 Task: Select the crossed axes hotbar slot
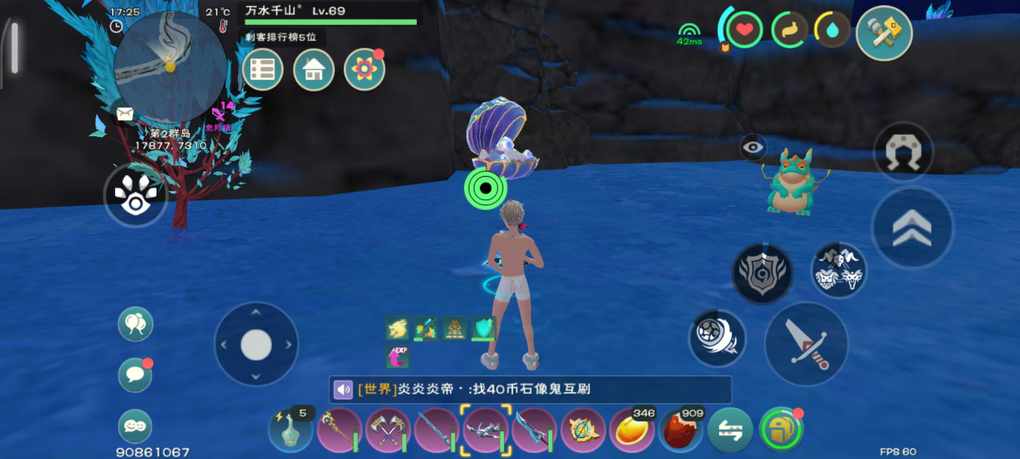point(387,431)
